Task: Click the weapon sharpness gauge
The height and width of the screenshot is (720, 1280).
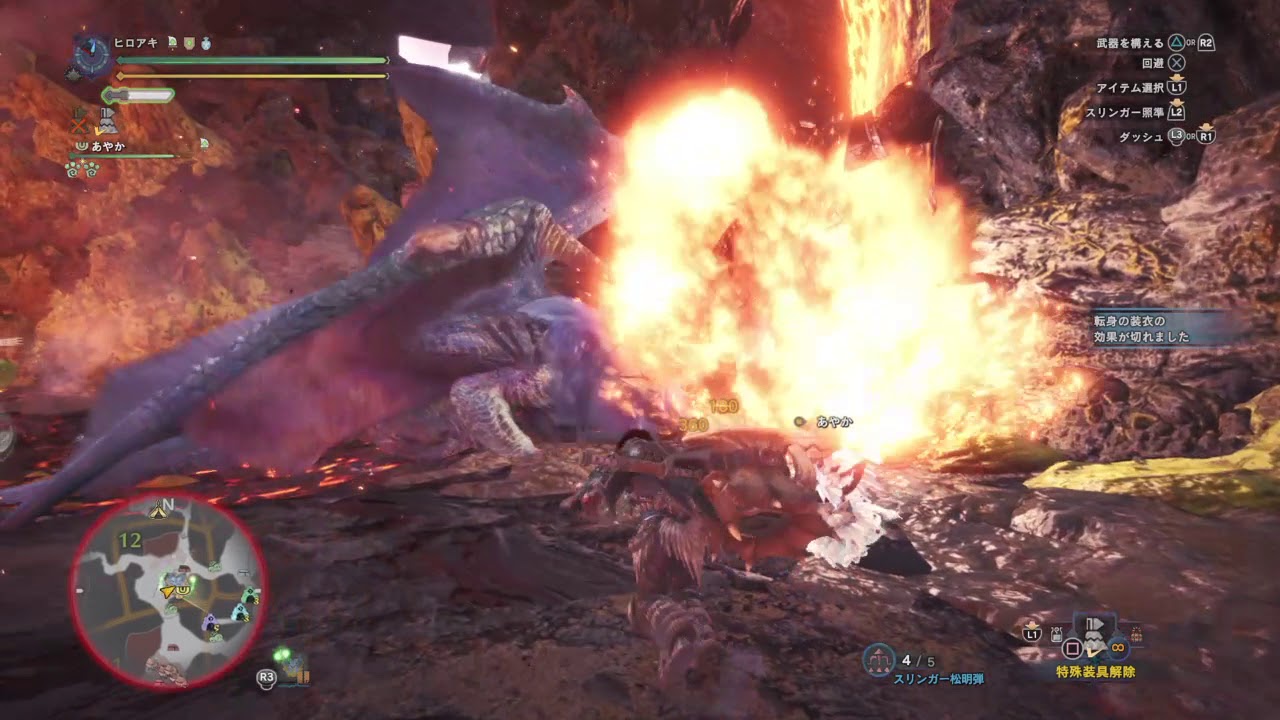Action: (139, 95)
